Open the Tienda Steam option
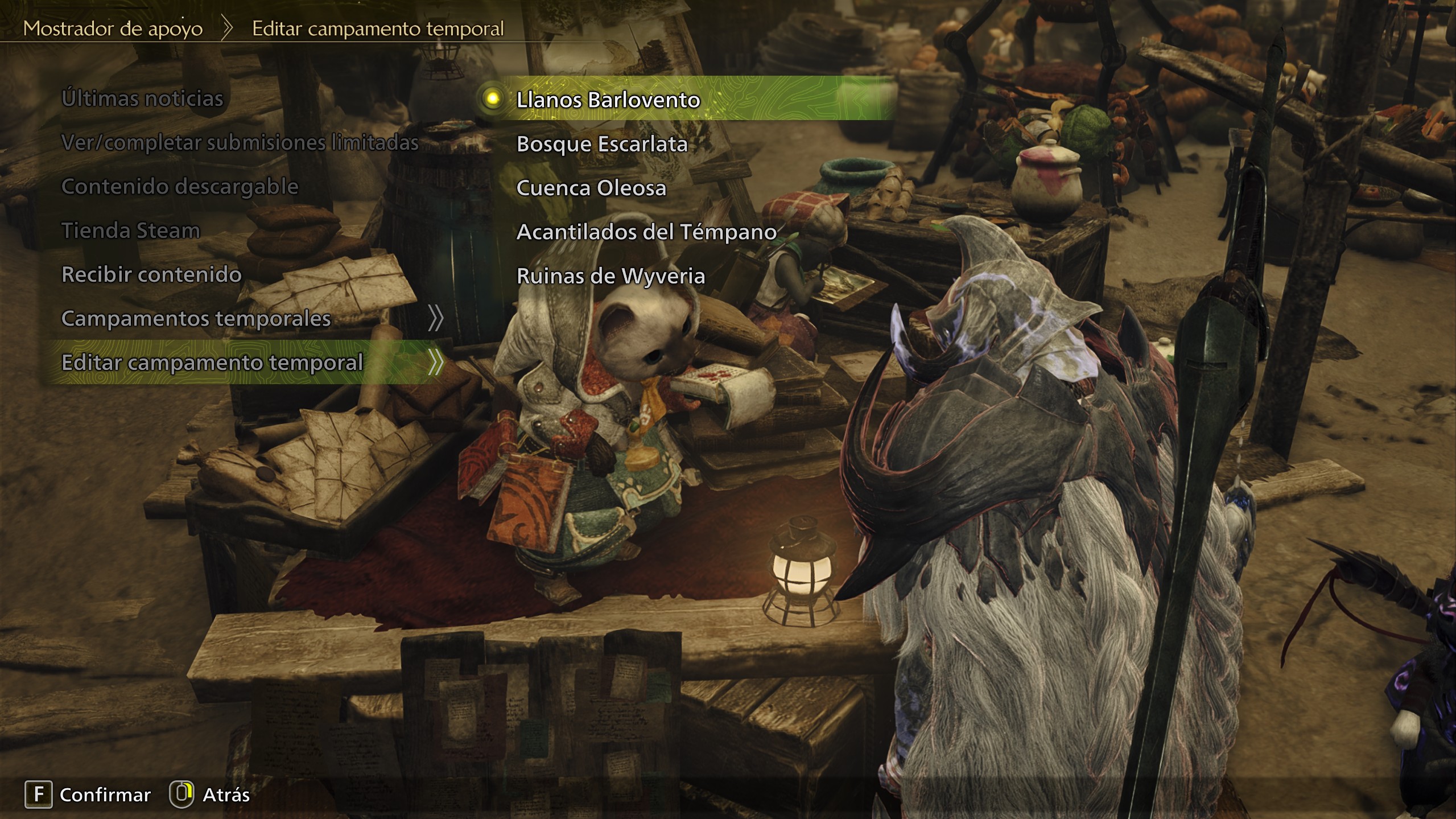This screenshot has height=819, width=1456. [131, 231]
